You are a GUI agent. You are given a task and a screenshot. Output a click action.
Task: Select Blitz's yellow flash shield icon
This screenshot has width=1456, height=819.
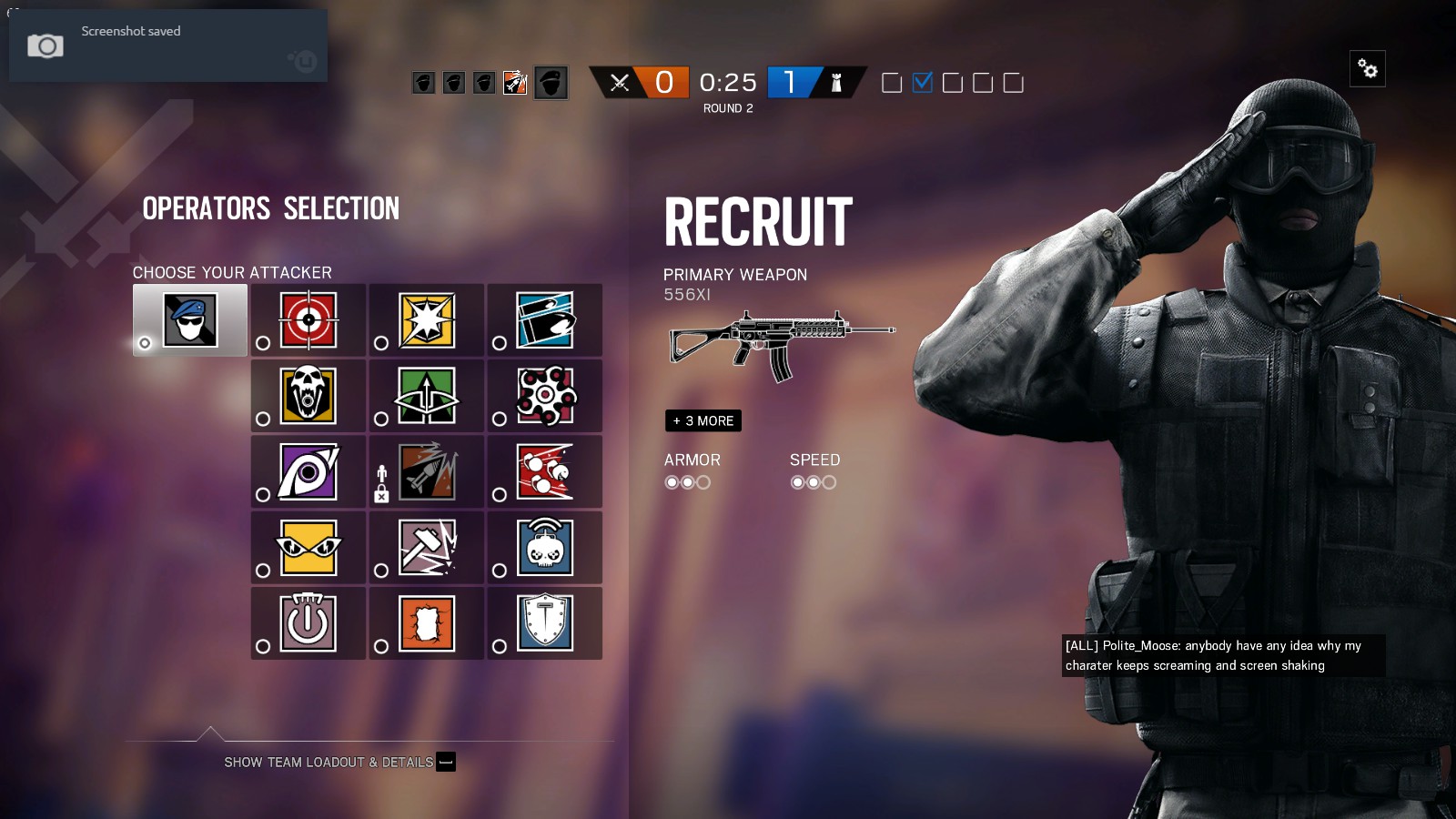[x=426, y=319]
